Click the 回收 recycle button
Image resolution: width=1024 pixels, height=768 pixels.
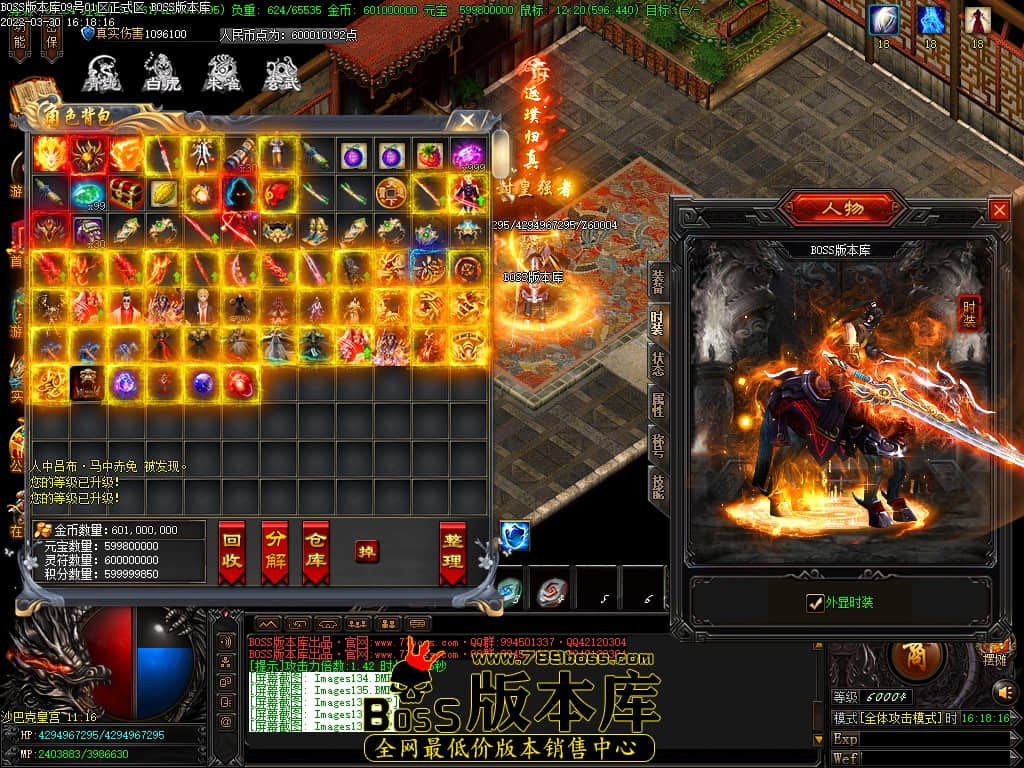[x=231, y=551]
